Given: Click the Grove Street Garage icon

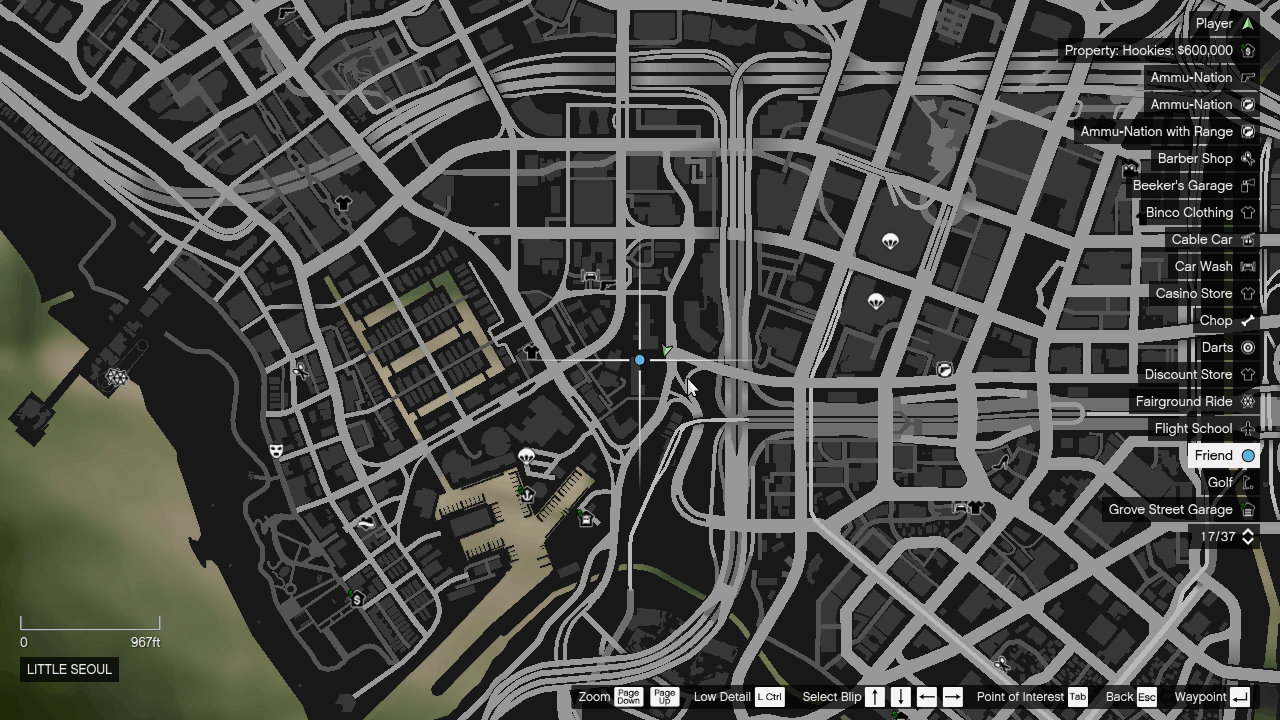Looking at the screenshot, I should pyautogui.click(x=1246, y=509).
